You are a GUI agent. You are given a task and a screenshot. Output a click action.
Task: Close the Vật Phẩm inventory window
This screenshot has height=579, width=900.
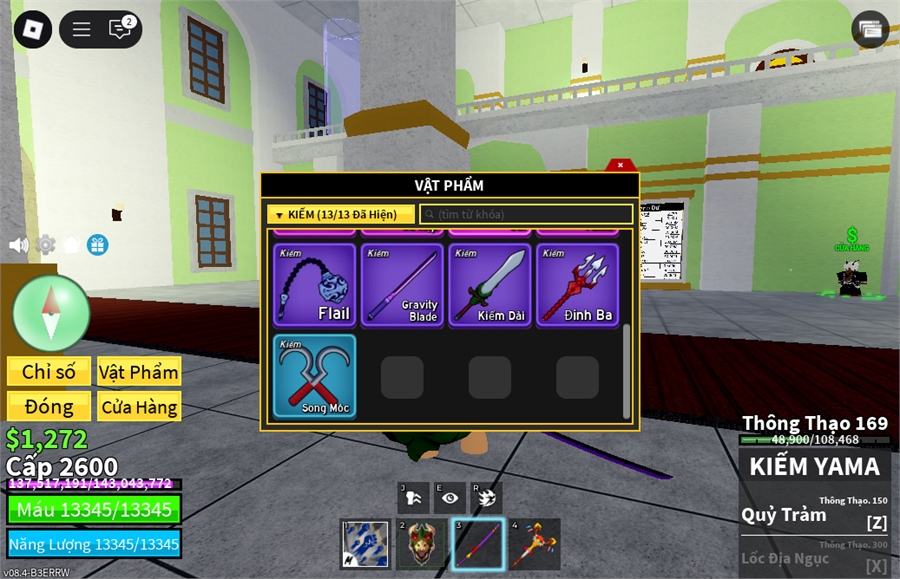620,165
